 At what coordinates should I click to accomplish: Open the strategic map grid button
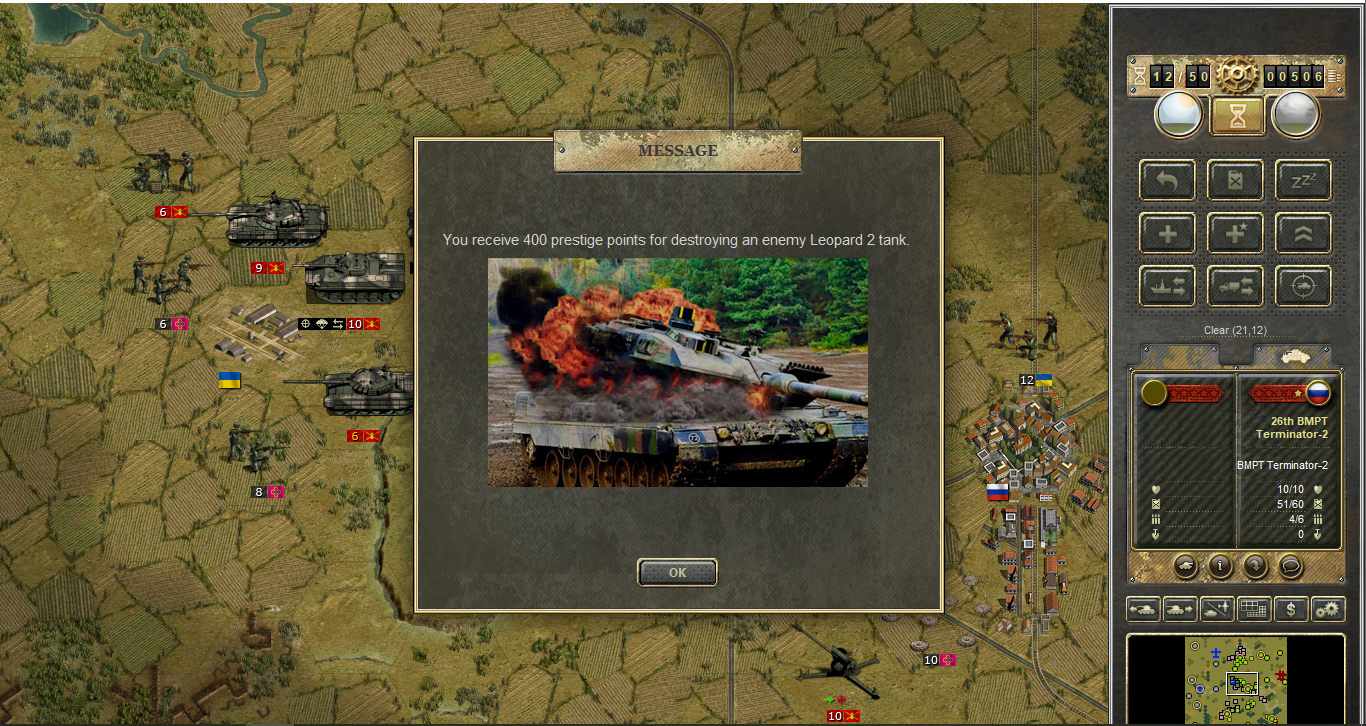[x=1254, y=608]
